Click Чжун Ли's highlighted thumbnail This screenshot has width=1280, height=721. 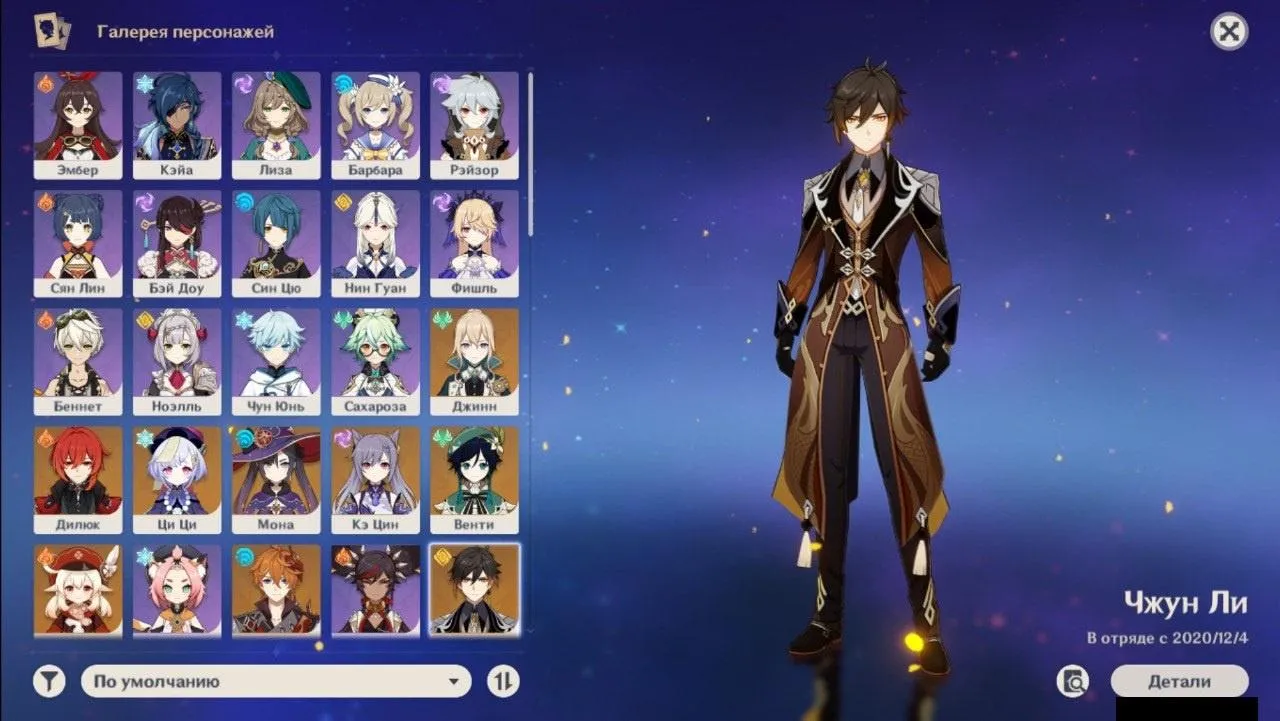tap(473, 590)
